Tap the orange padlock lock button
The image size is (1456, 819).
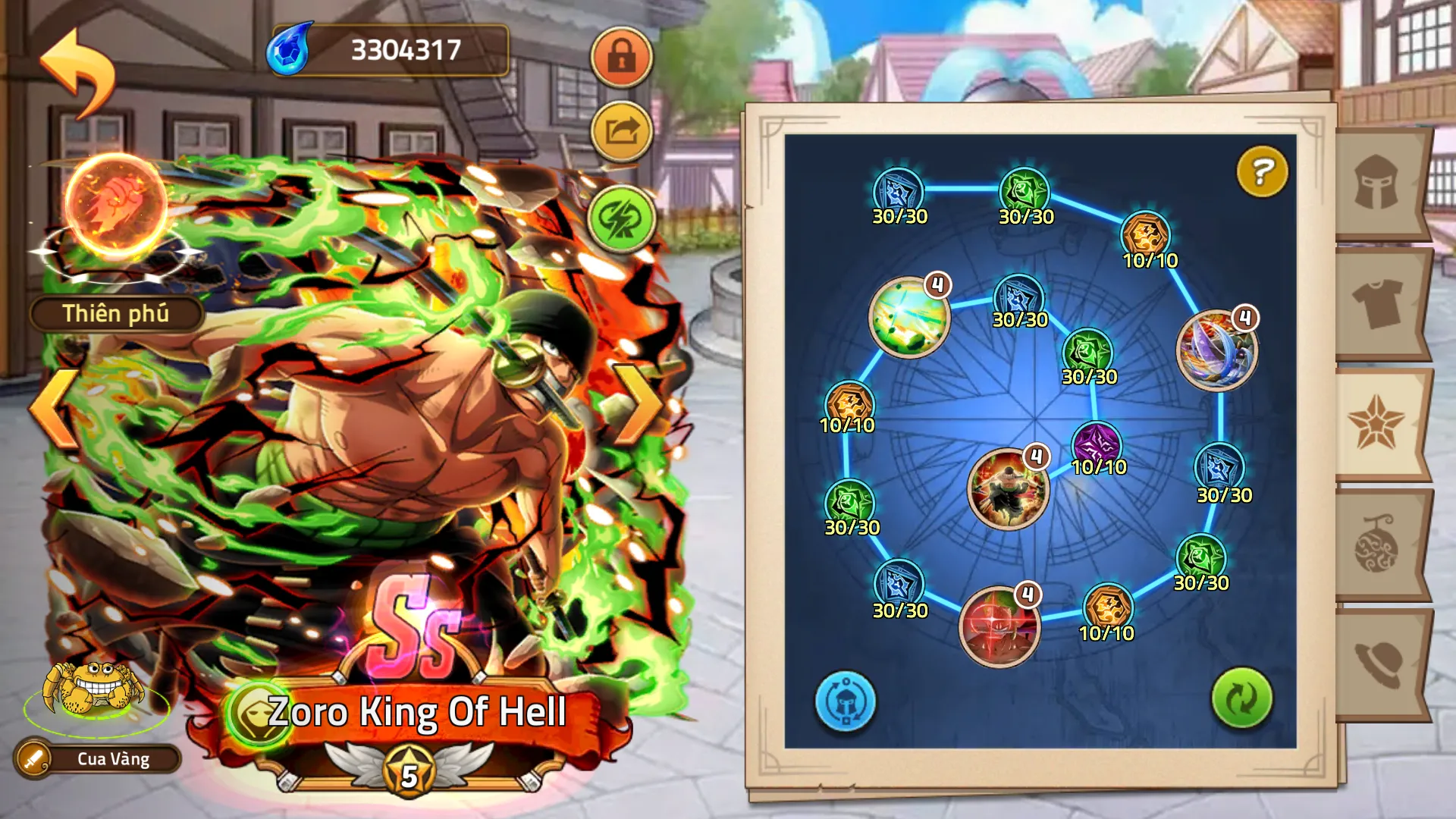pyautogui.click(x=621, y=57)
